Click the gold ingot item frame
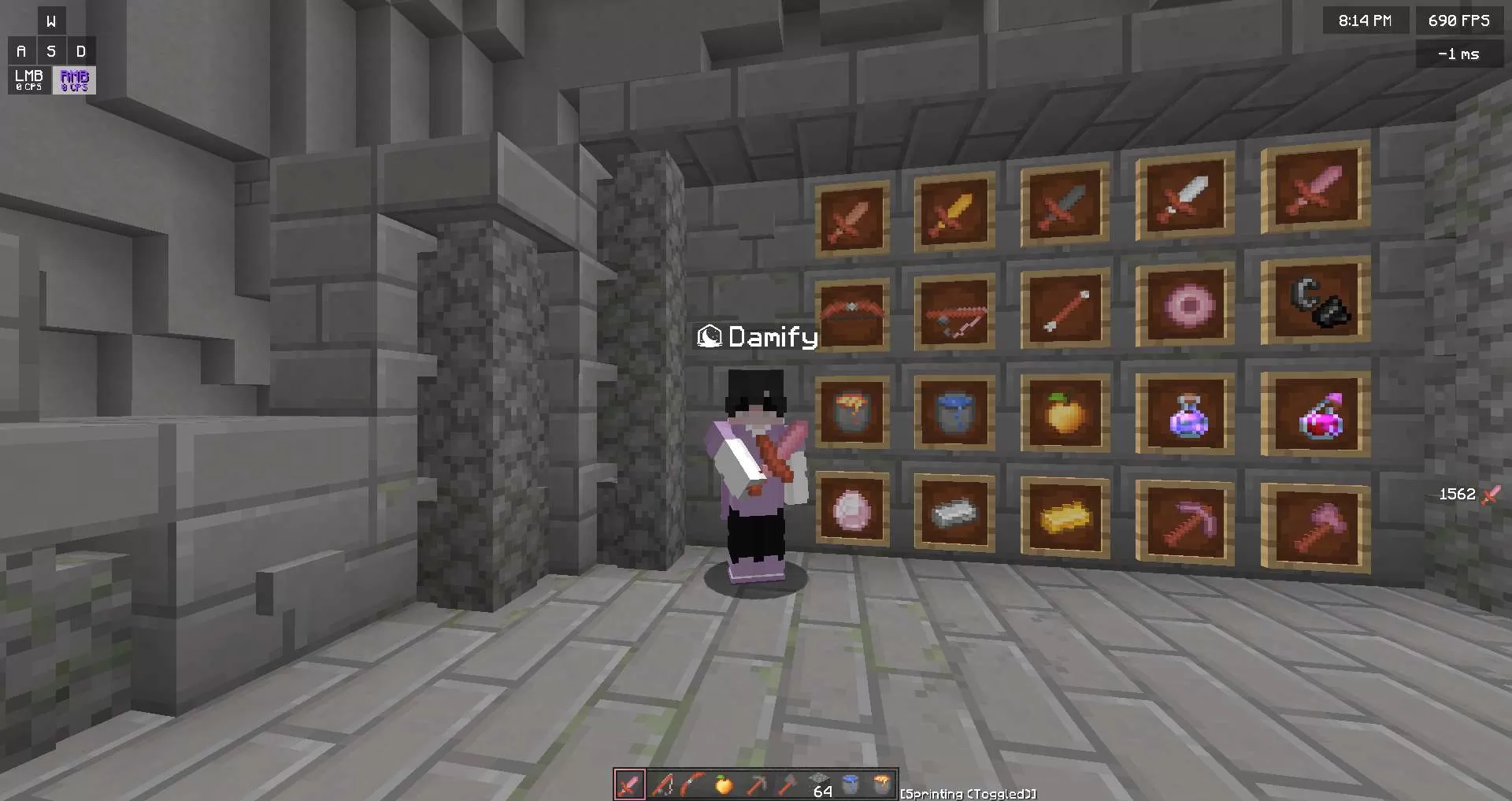Image resolution: width=1512 pixels, height=801 pixels. [x=1065, y=516]
